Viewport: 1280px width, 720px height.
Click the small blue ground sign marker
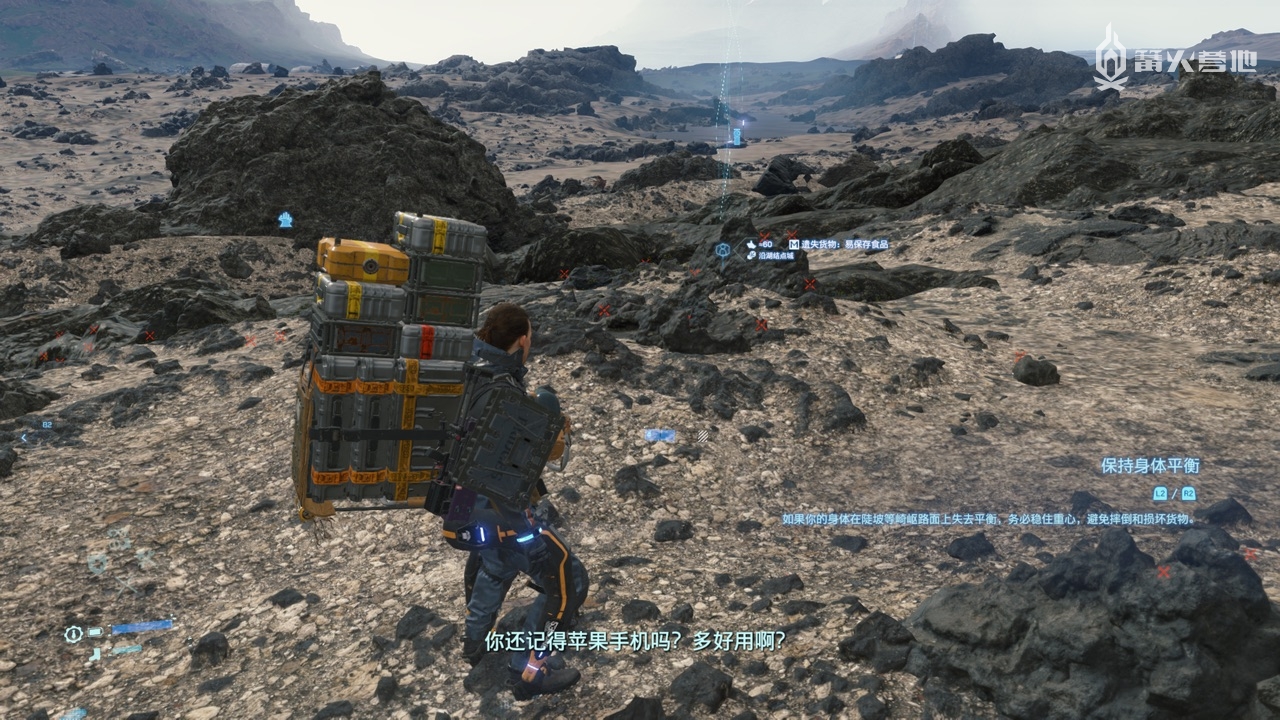(x=660, y=435)
